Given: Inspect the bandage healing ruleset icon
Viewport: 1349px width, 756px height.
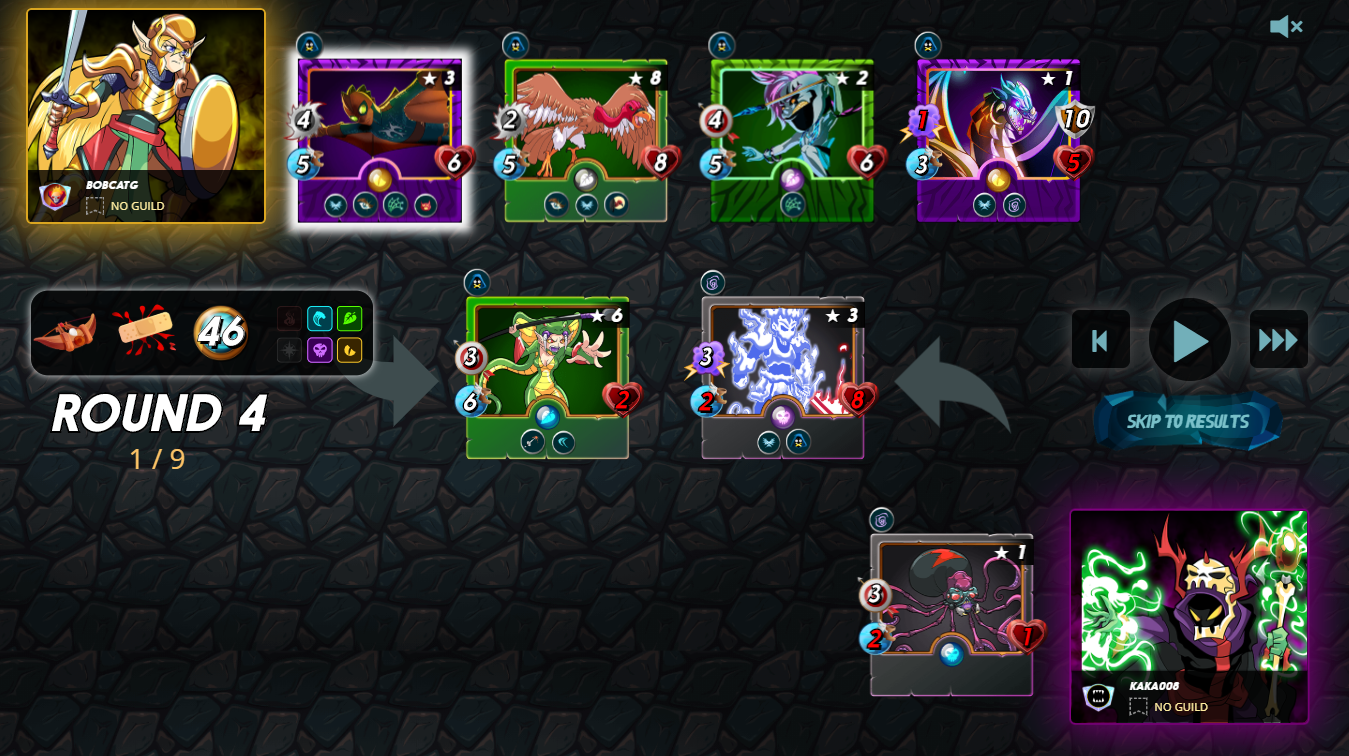Looking at the screenshot, I should [144, 331].
